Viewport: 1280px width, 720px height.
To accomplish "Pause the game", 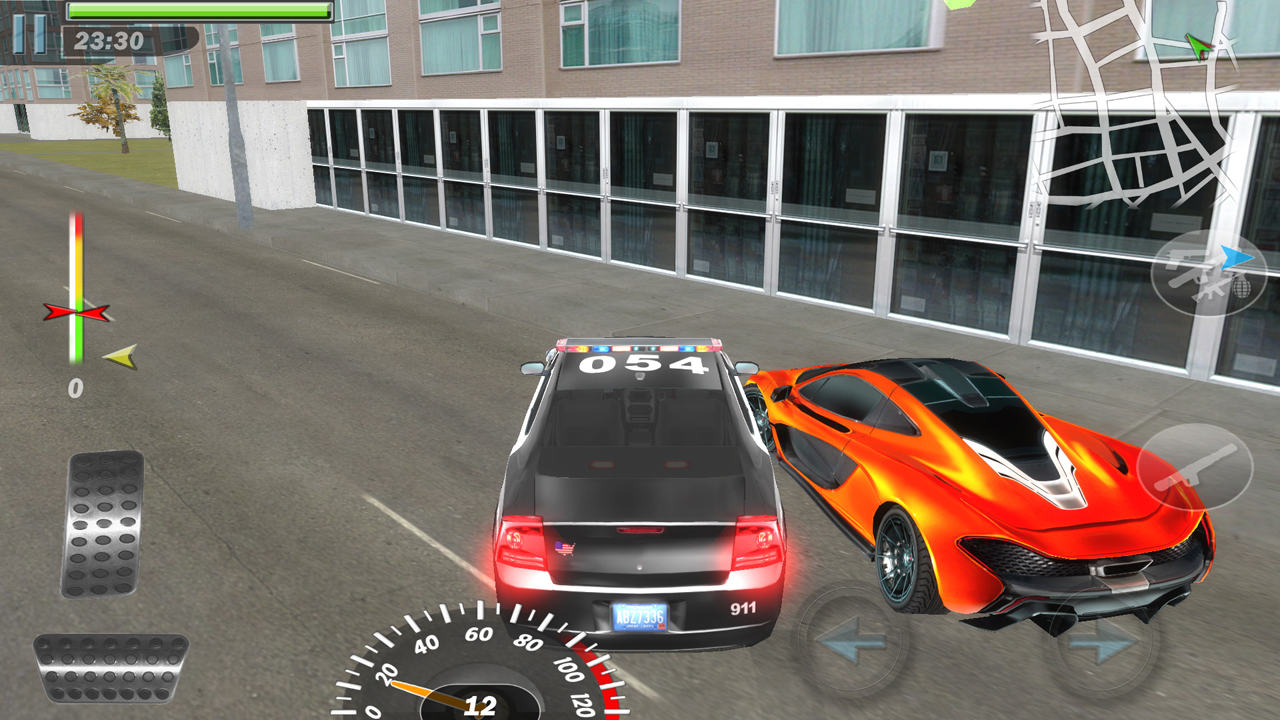I will click(x=30, y=35).
